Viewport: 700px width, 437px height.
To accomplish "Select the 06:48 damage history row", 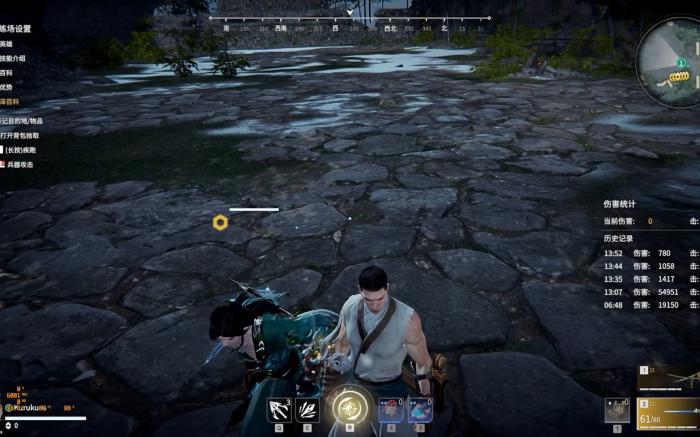I will pyautogui.click(x=650, y=305).
